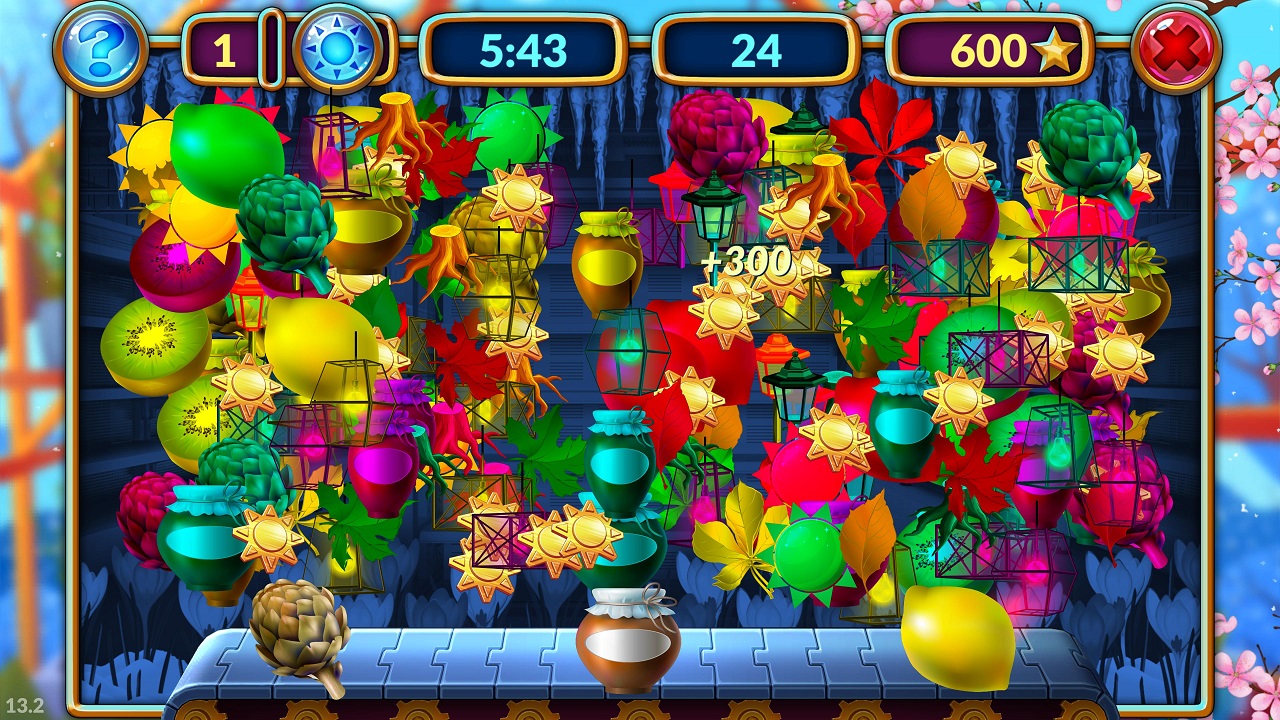The width and height of the screenshot is (1280, 720).
Task: Choose the yellow lemon on the conveyor
Action: click(957, 636)
